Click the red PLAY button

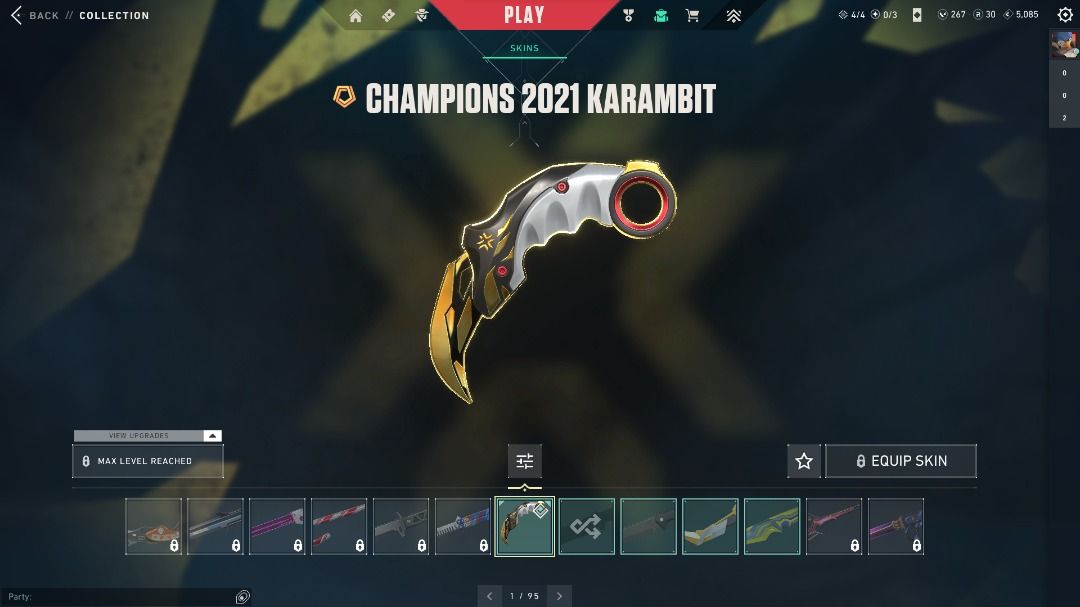coord(524,15)
